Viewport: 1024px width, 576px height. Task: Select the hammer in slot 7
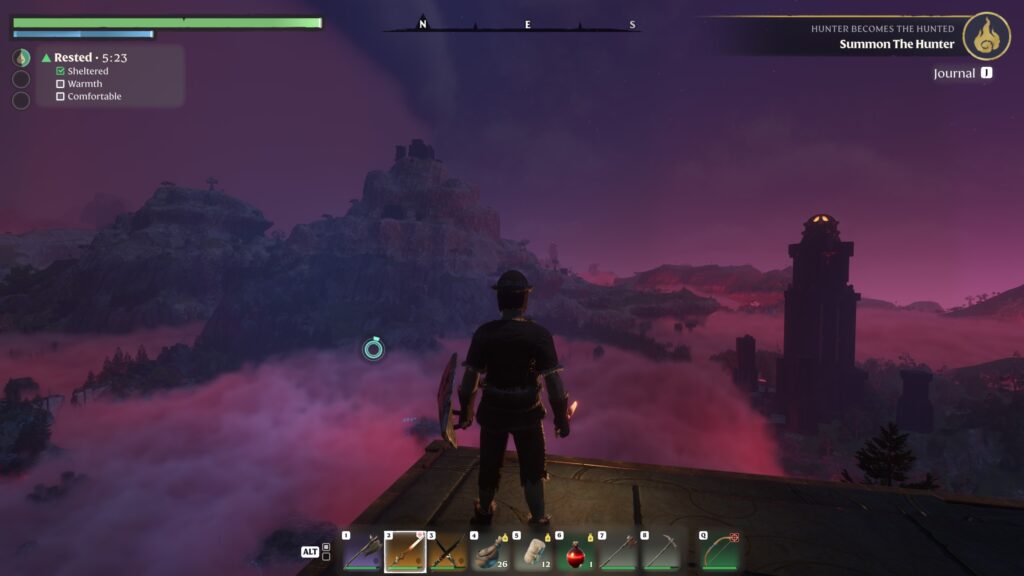pos(618,551)
